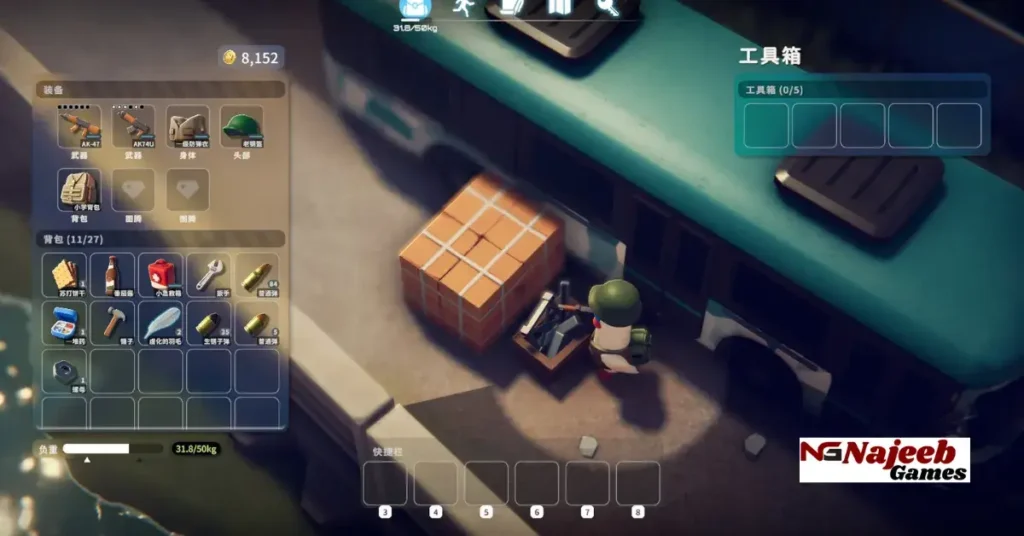Switch to the running figure tab
This screenshot has height=536, width=1024.
(461, 7)
